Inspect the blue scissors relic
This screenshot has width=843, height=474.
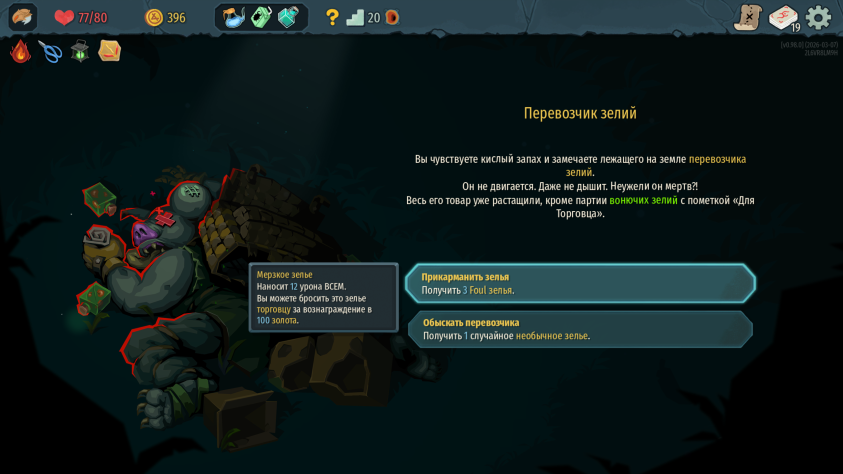[50, 51]
